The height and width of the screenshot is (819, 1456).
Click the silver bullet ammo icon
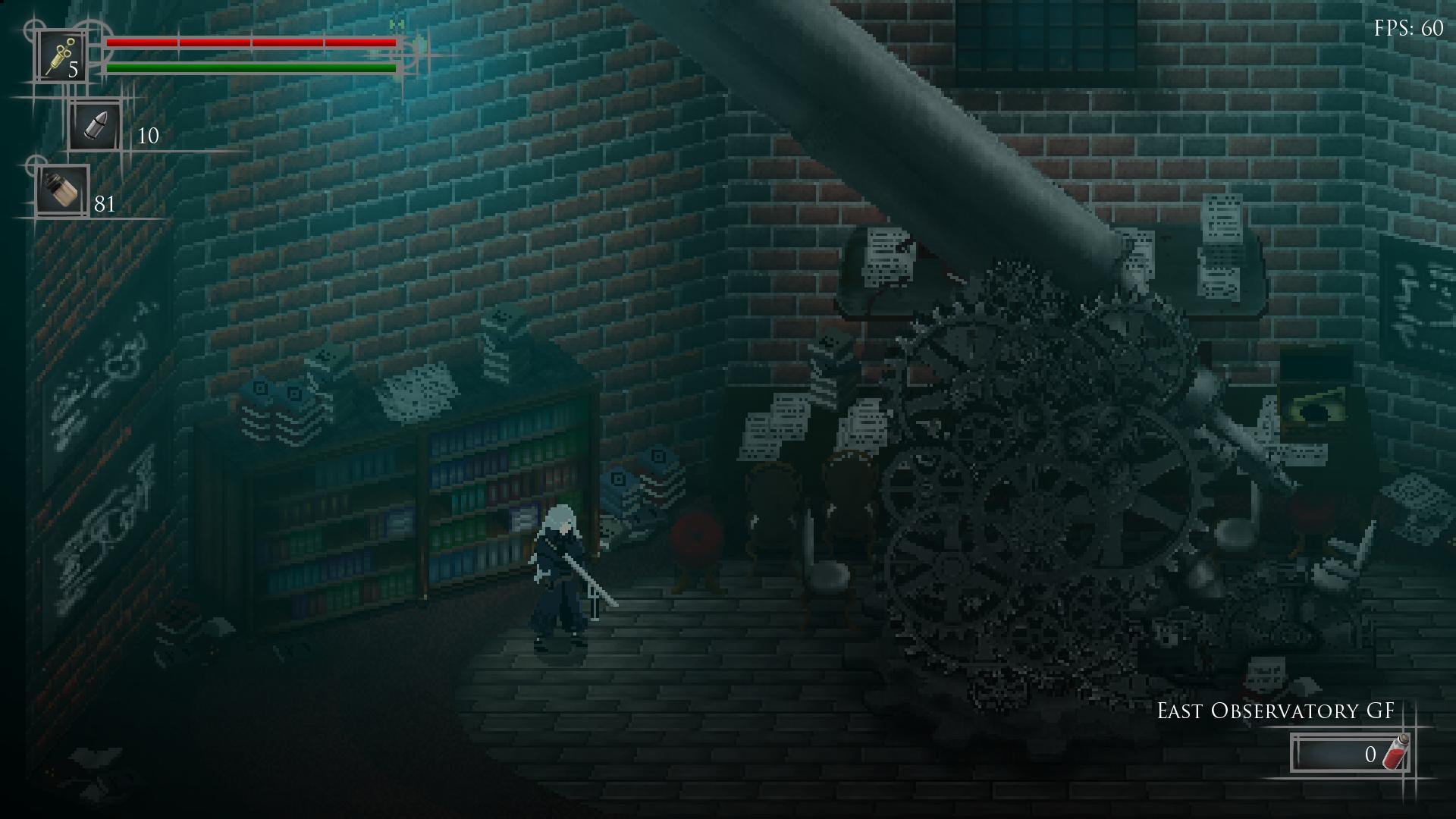96,125
